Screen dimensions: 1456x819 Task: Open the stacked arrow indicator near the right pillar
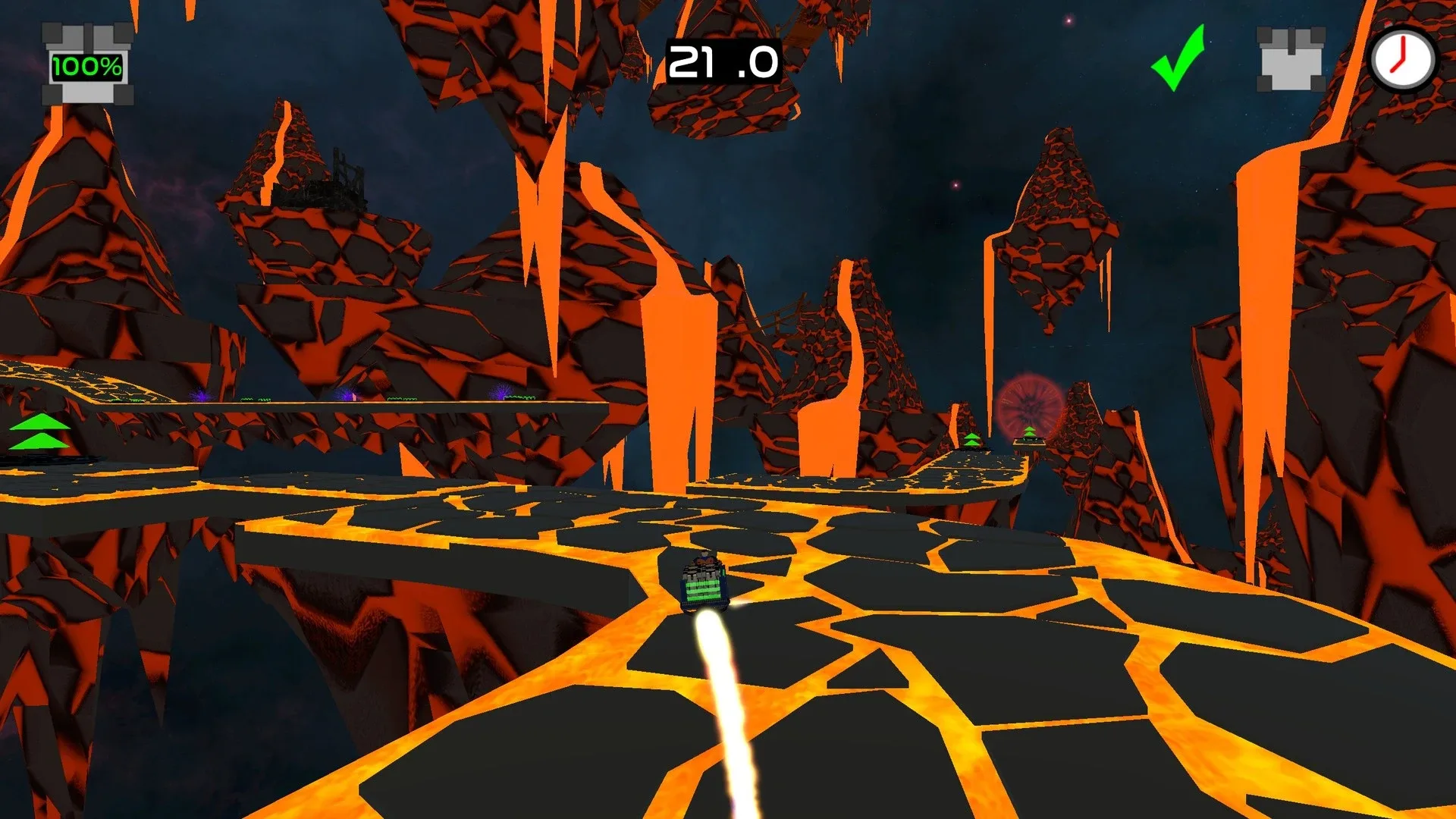coord(972,440)
